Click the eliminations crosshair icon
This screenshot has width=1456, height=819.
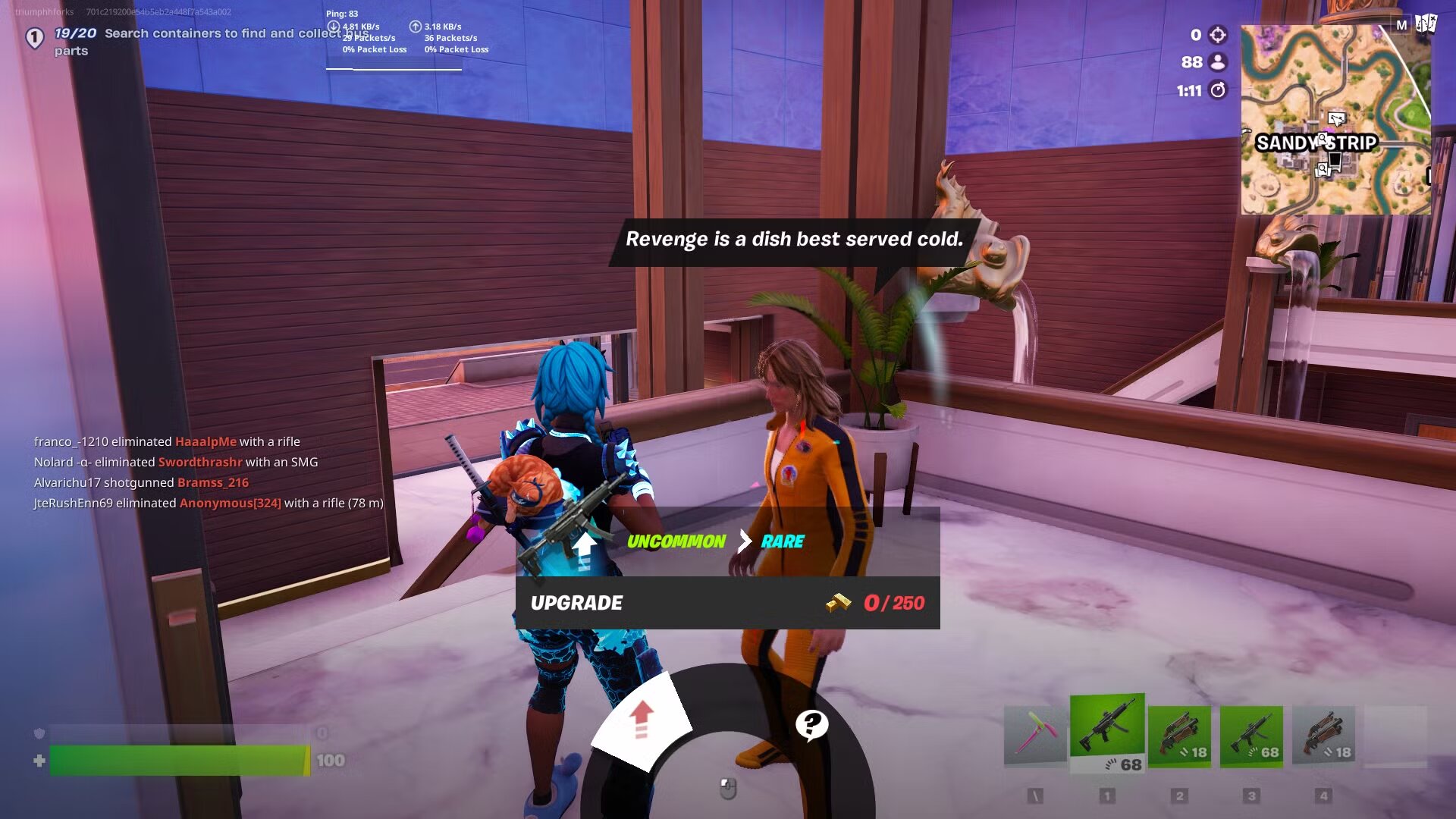click(1217, 34)
